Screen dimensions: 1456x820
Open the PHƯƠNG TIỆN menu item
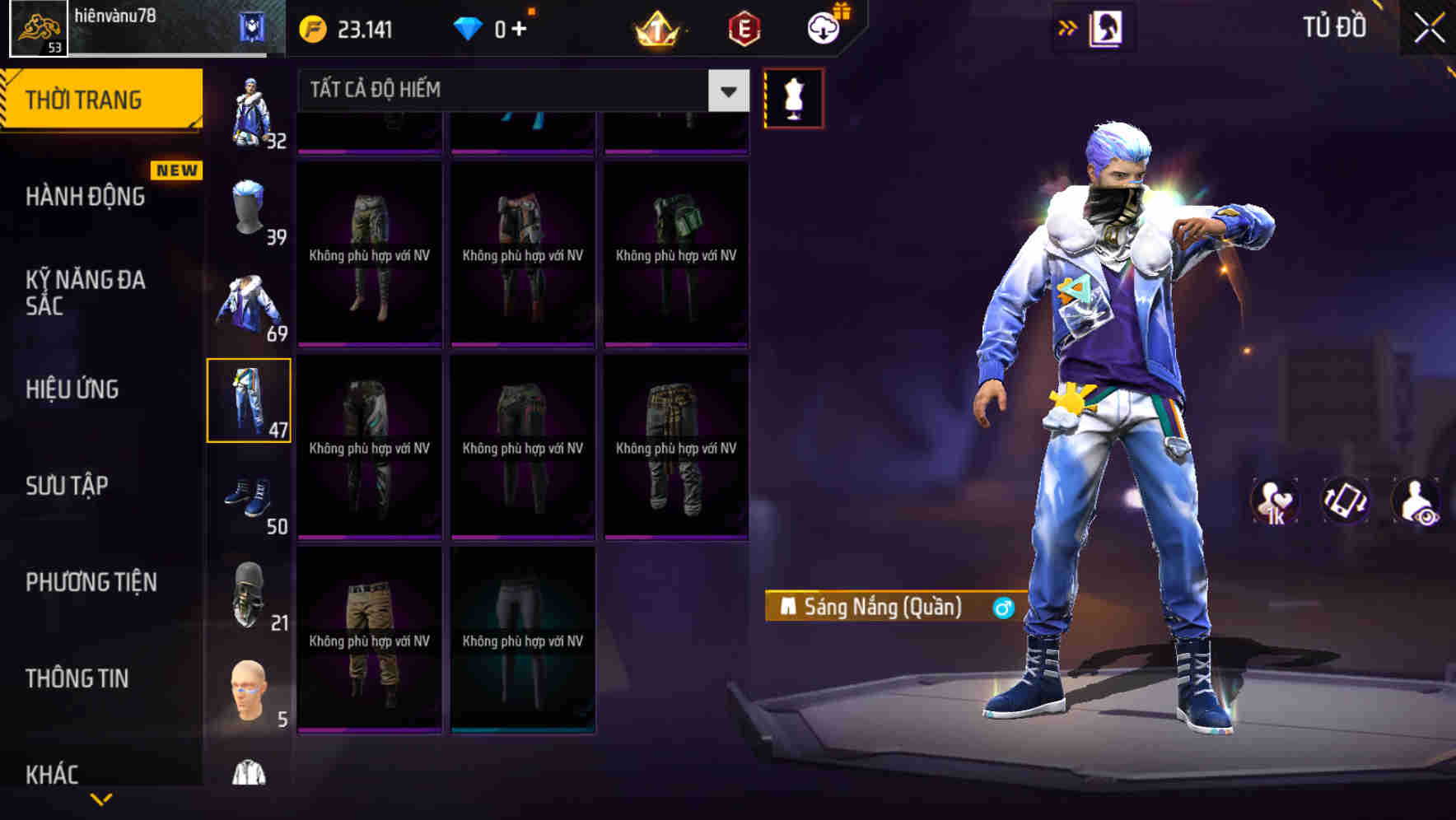tap(91, 581)
